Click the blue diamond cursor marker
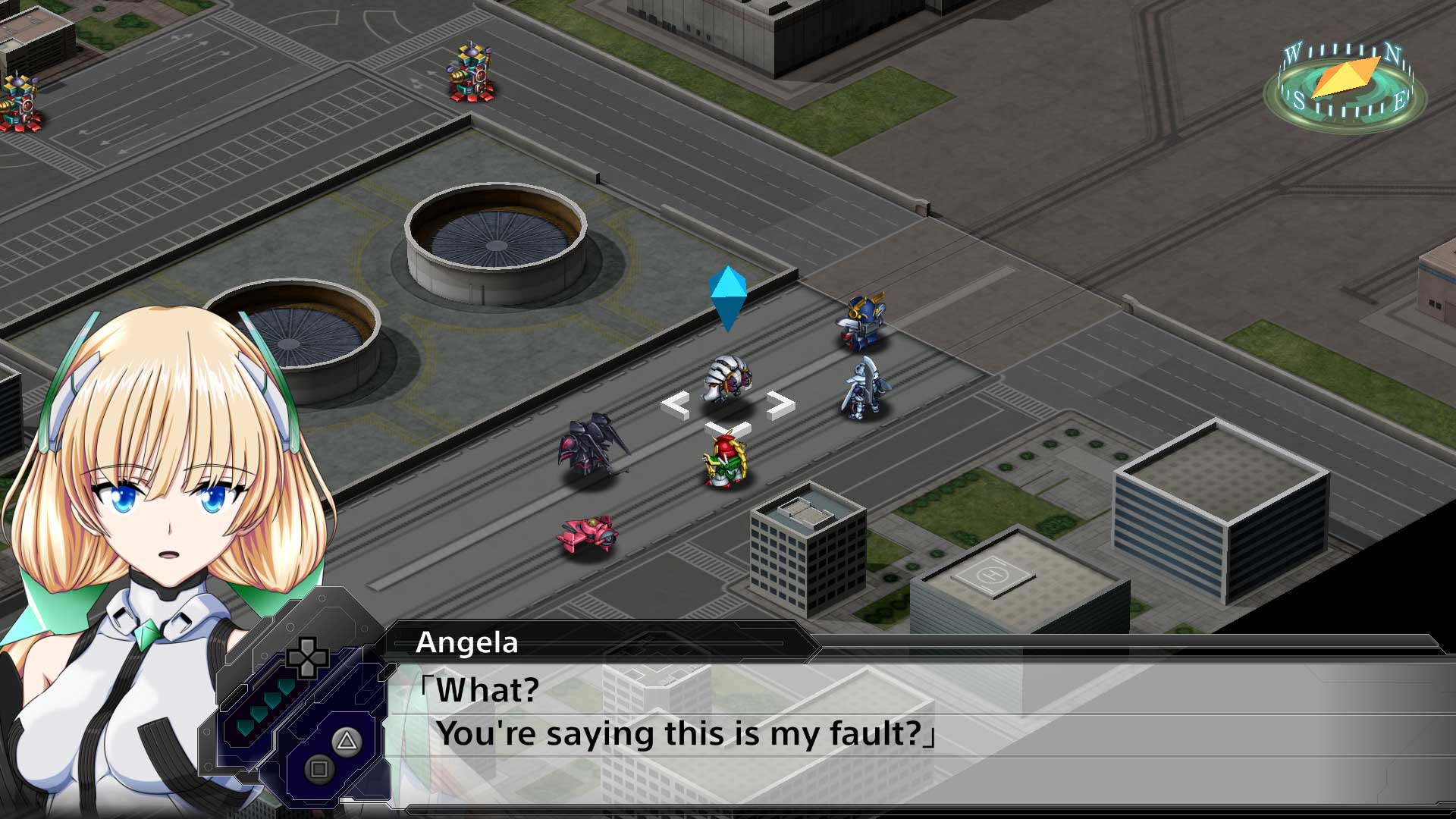Screen dimensions: 1456x819 tap(729, 300)
